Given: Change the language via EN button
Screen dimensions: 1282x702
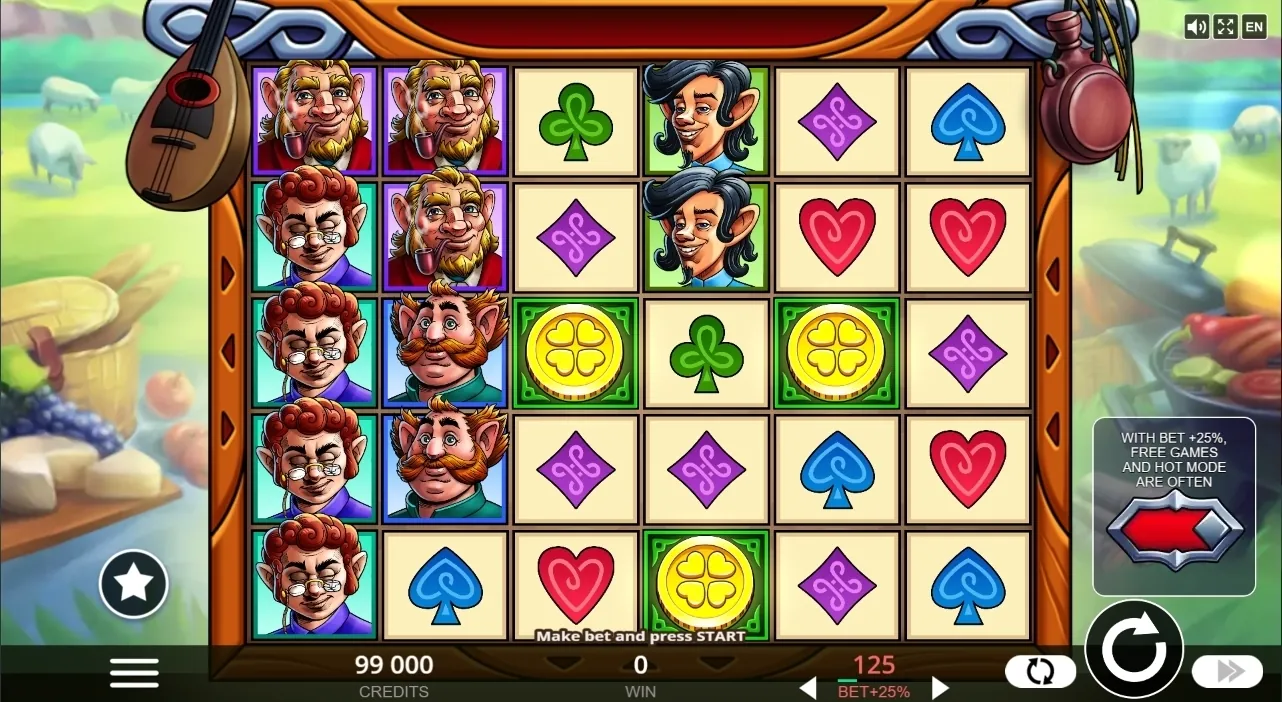Looking at the screenshot, I should pos(1254,27).
